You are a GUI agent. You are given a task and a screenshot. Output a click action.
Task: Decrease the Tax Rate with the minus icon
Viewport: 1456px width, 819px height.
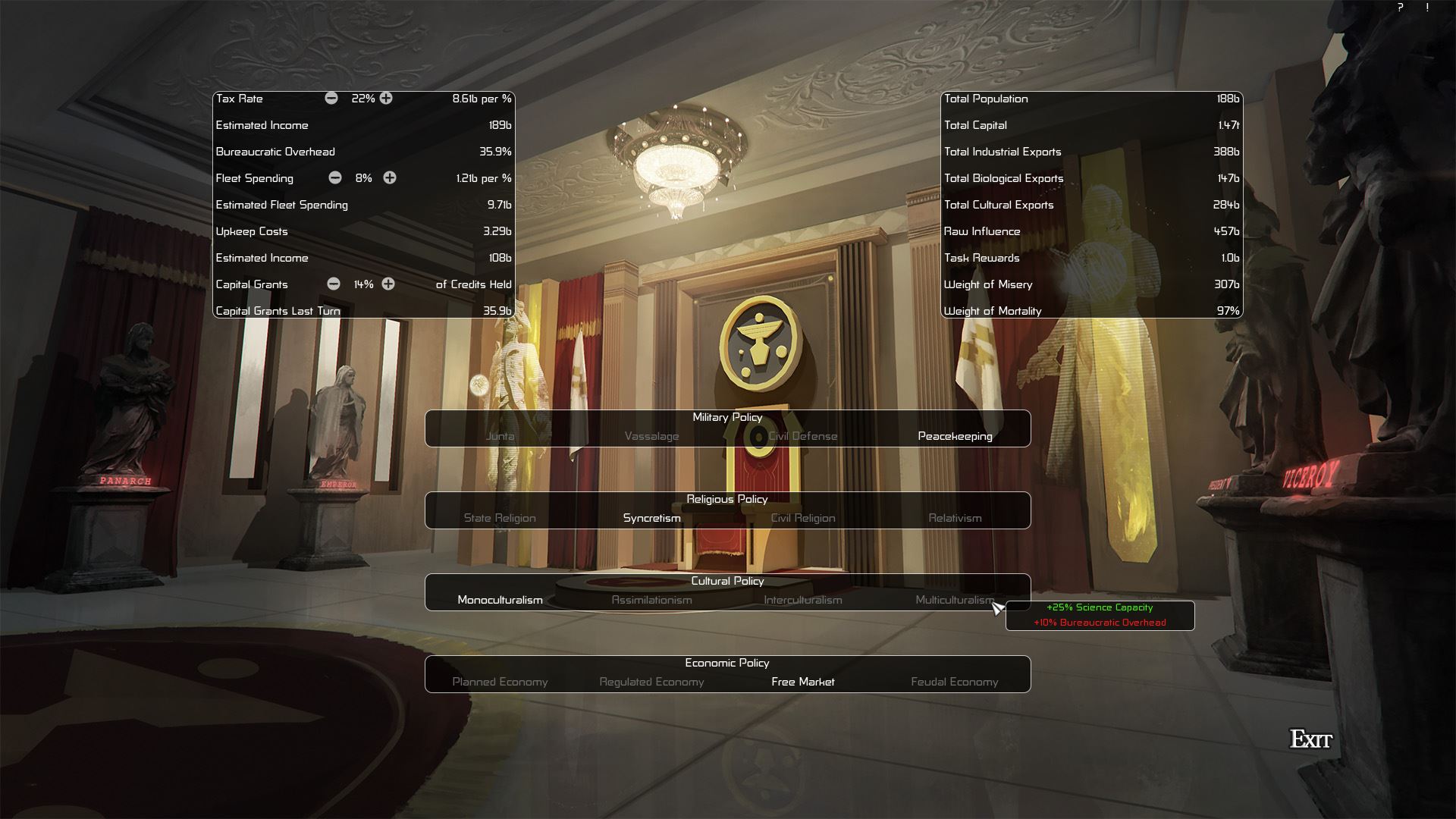(x=331, y=99)
